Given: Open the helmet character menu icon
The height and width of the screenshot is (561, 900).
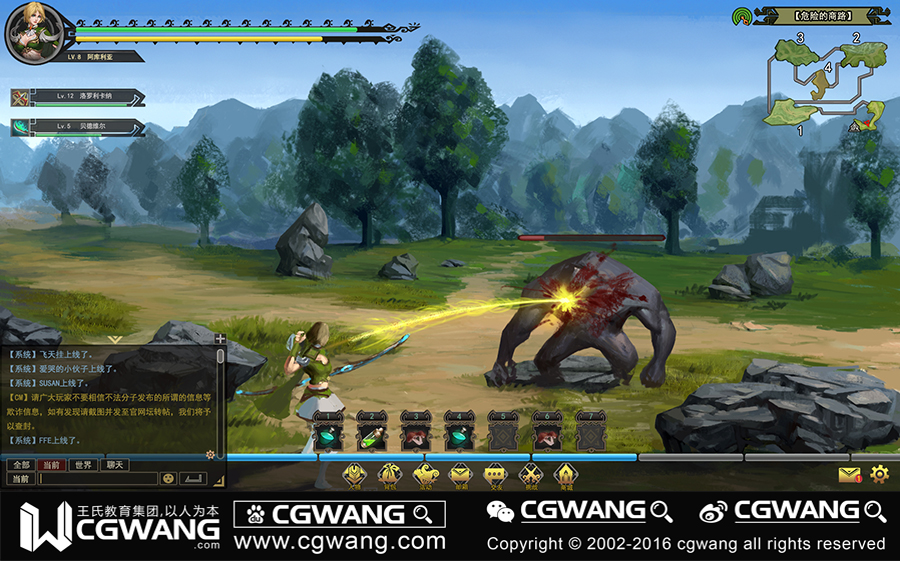Looking at the screenshot, I should (354, 475).
